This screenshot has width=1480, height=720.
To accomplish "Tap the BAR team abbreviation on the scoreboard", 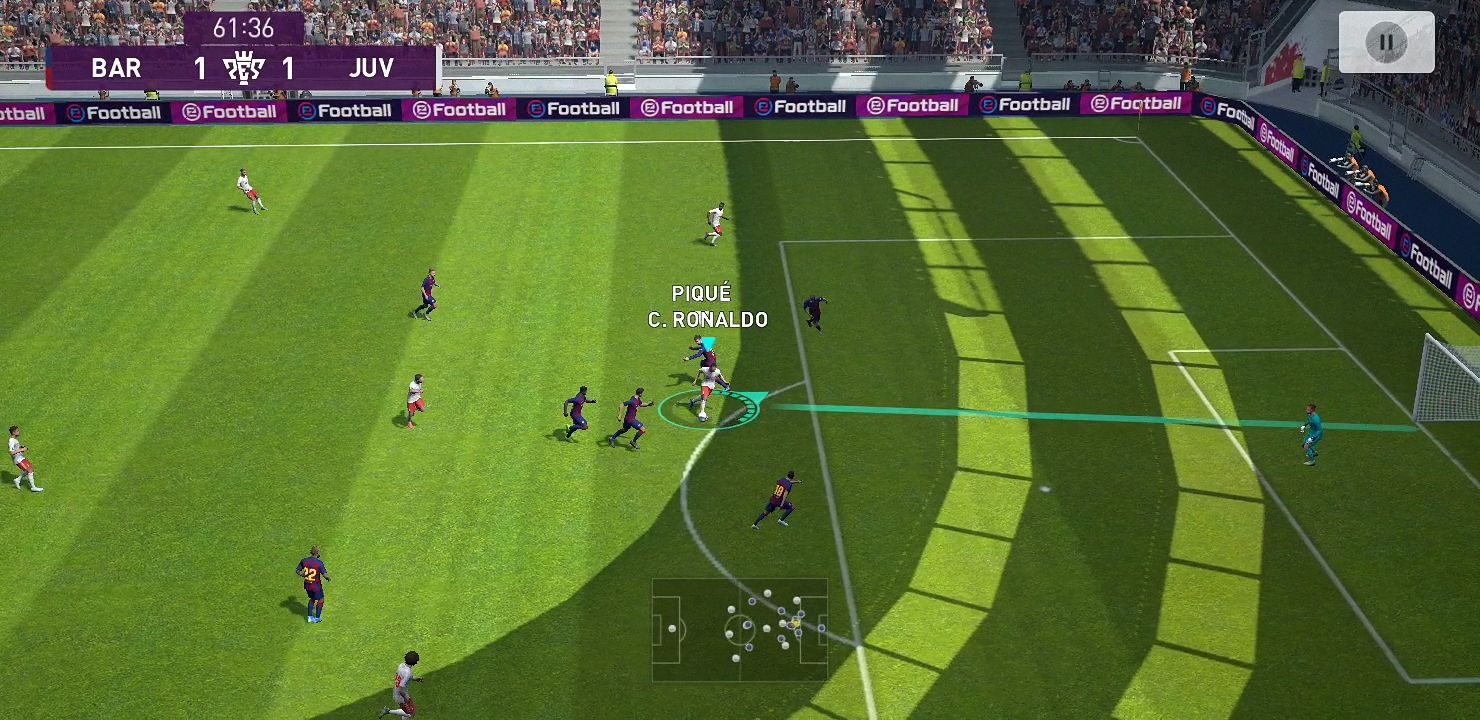I will (x=117, y=68).
